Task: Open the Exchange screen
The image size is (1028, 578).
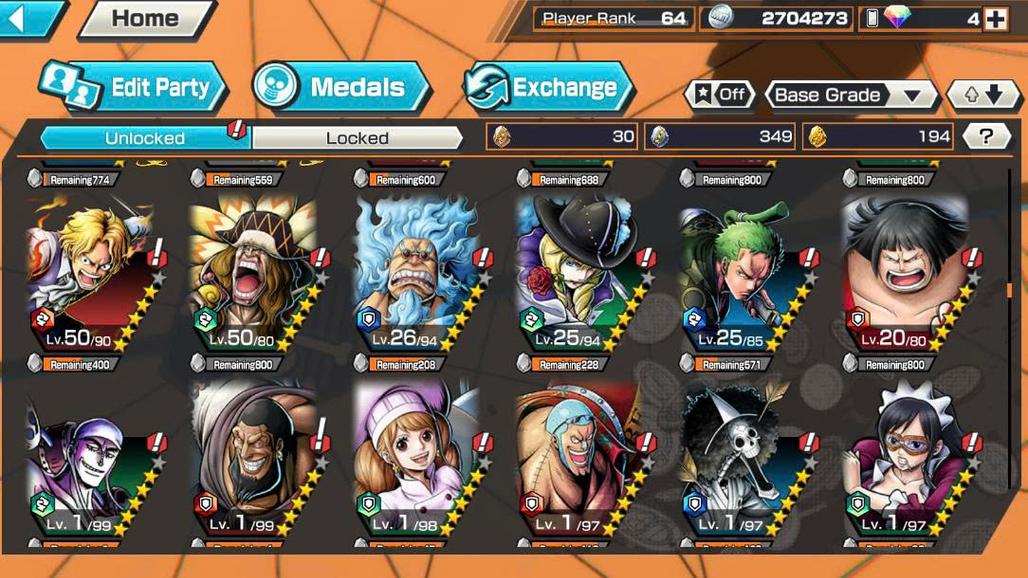Action: [x=549, y=87]
